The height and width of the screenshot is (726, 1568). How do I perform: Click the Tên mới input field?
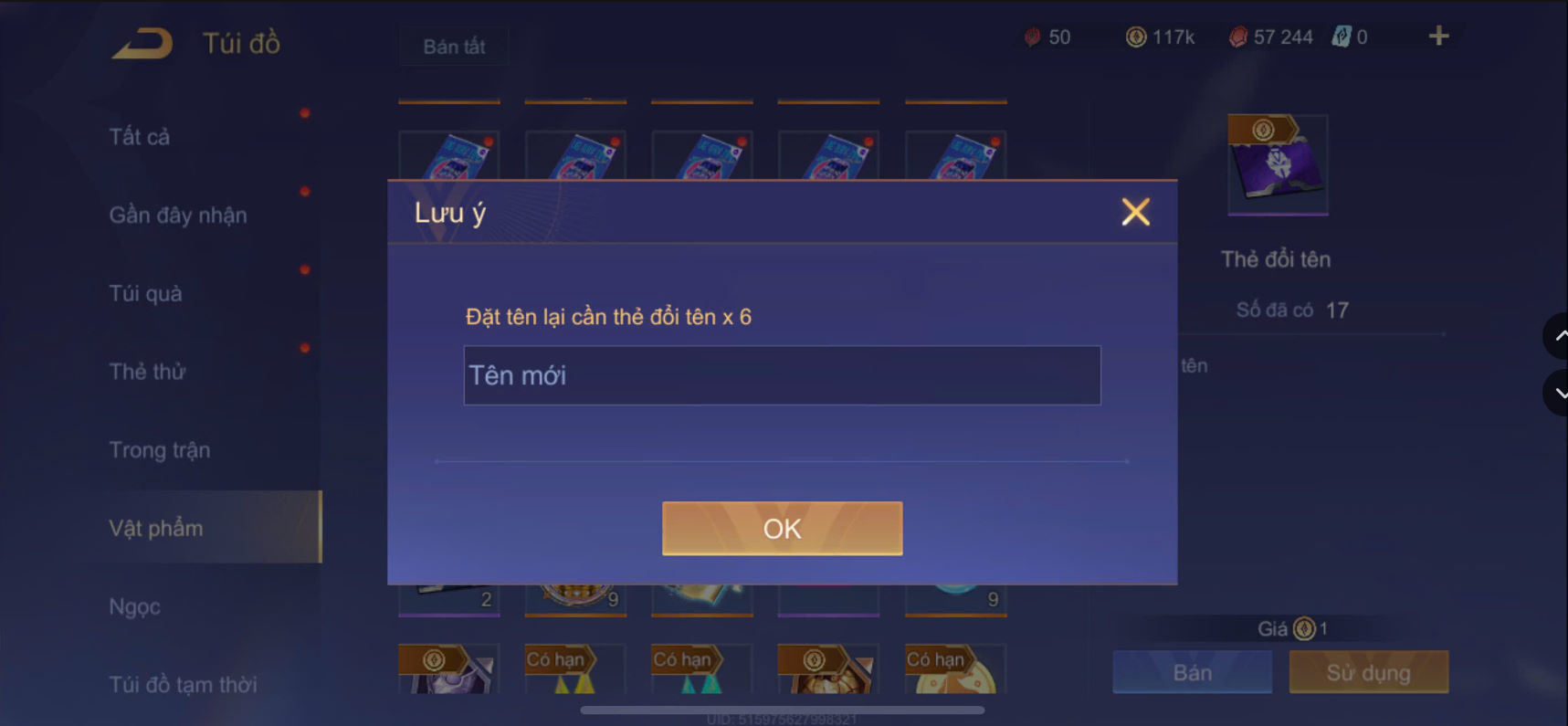point(782,374)
